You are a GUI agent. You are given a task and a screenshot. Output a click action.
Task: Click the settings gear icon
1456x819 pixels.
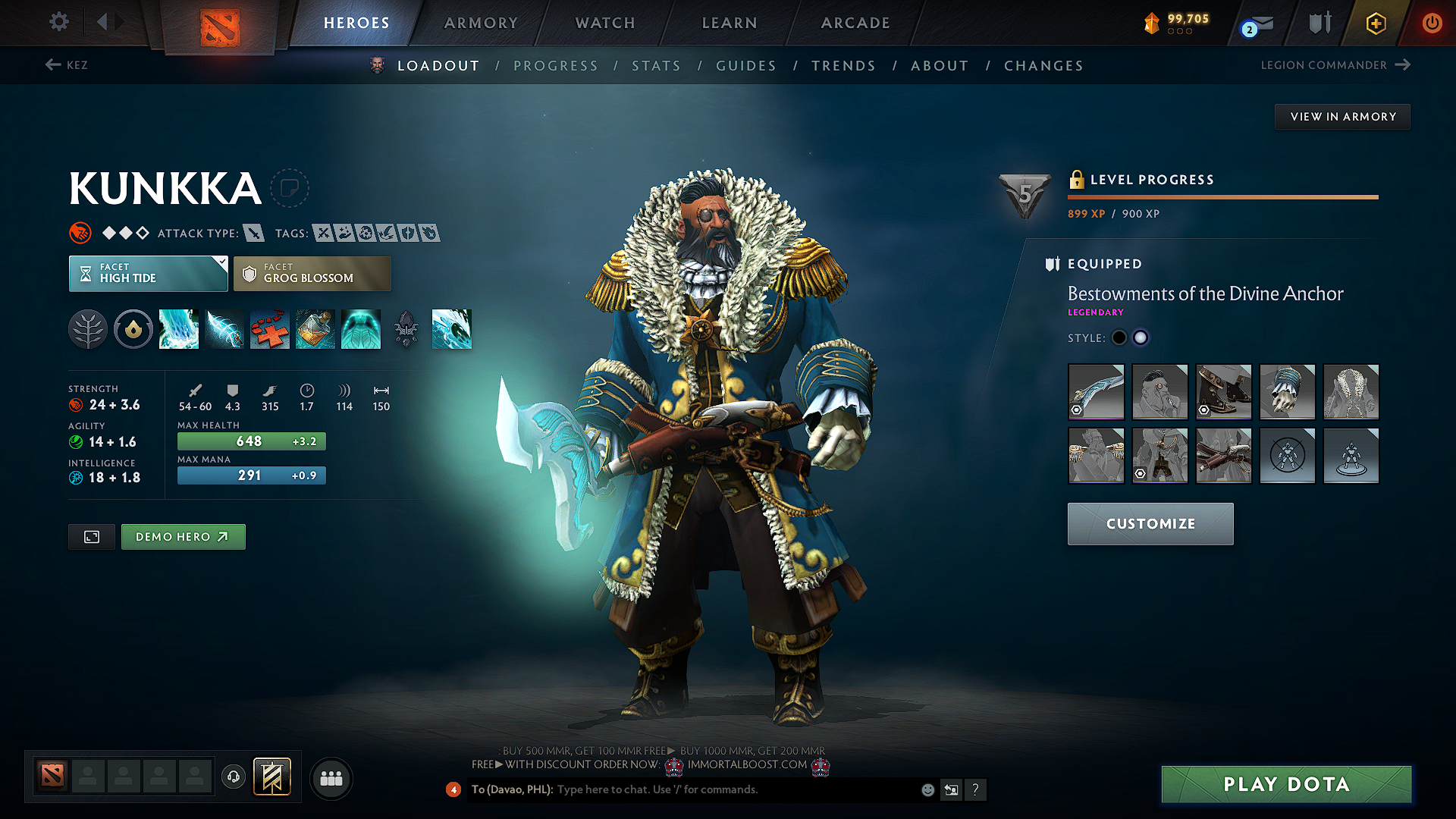(x=58, y=22)
